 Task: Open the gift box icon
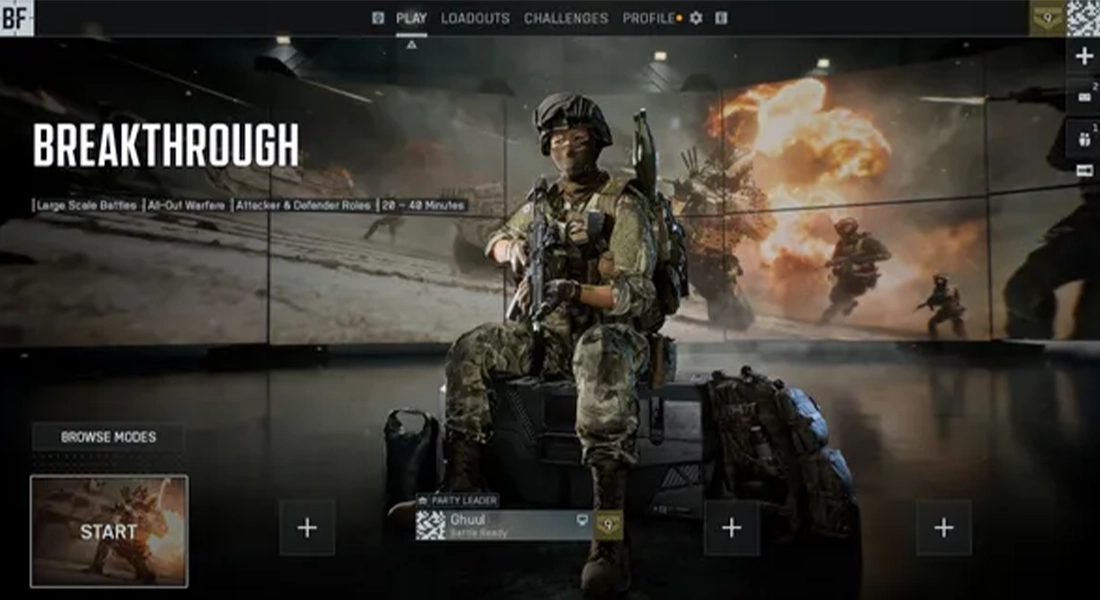point(1084,138)
